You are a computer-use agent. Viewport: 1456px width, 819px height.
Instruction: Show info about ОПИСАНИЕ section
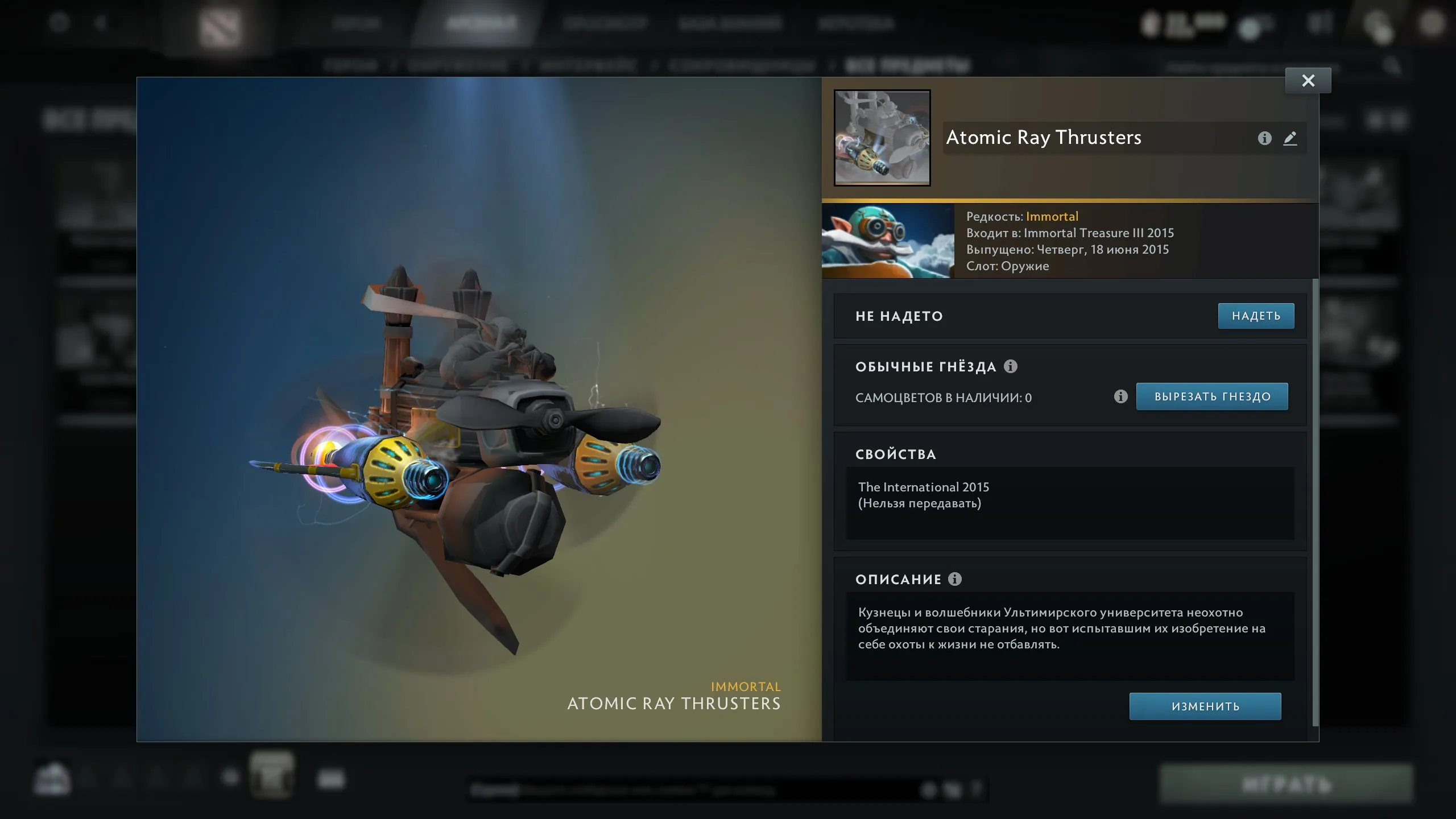(x=955, y=579)
